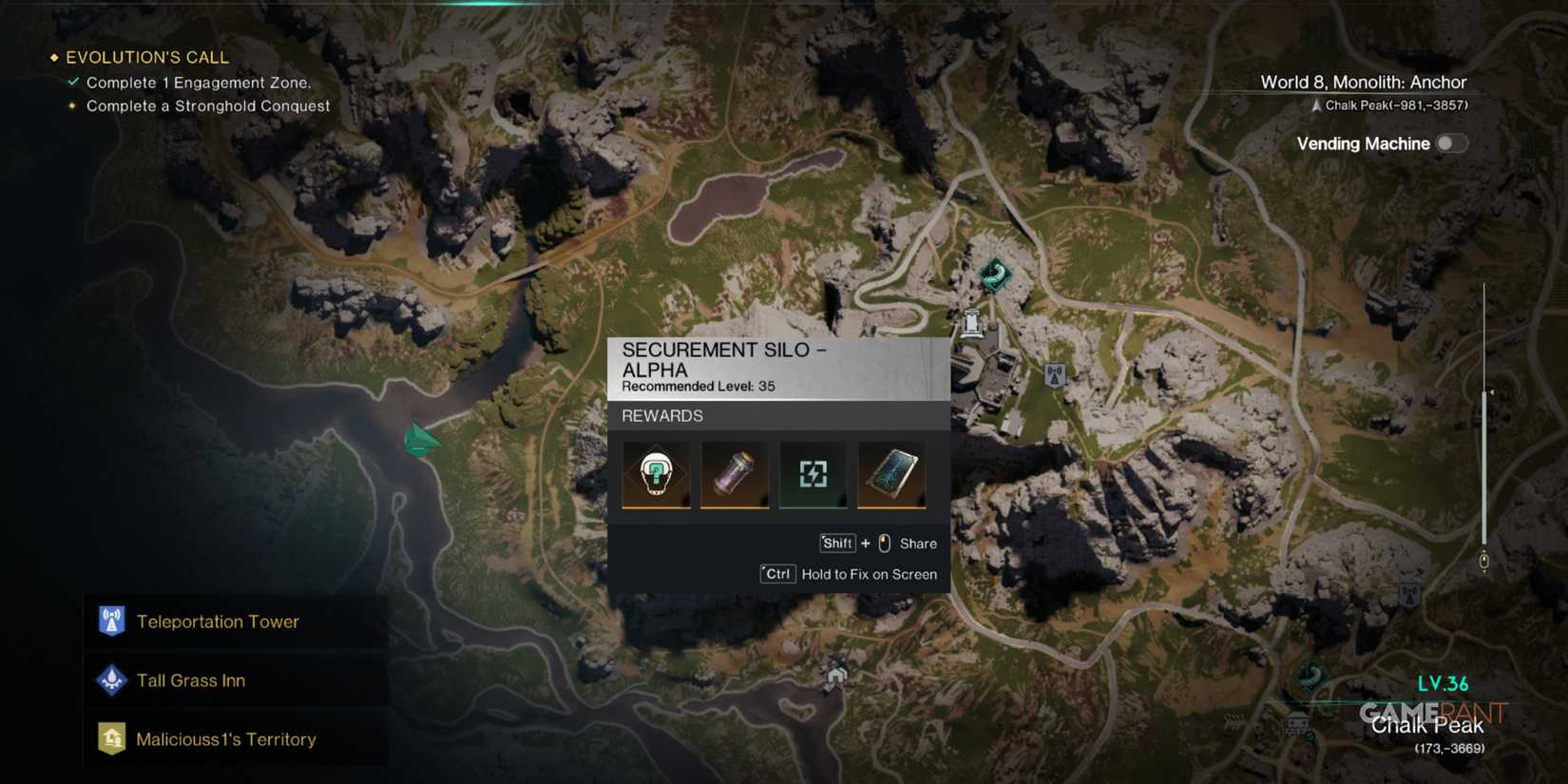Collapse the Evolution's Call quest tracker
Viewport: 1568px width, 784px height.
click(x=53, y=57)
